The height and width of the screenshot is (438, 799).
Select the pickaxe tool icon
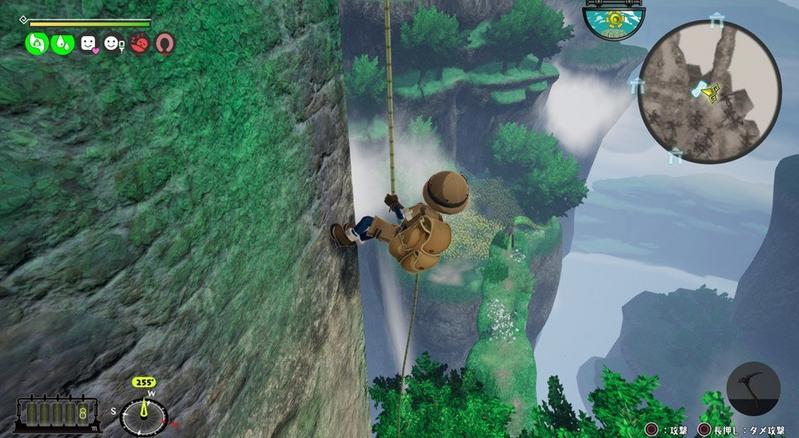[x=752, y=387]
